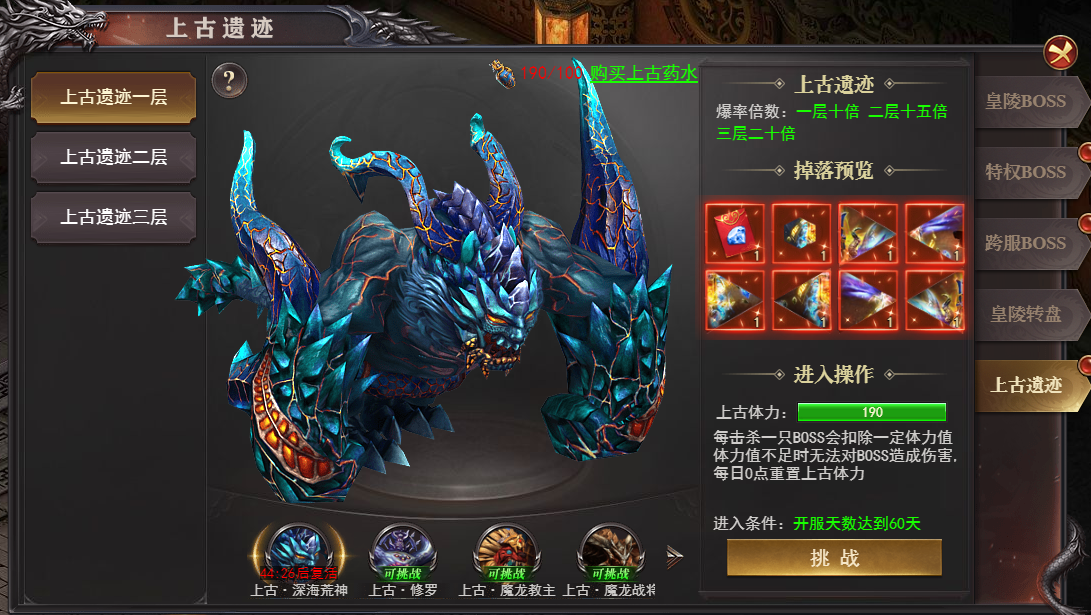Open the 购买上古药水 purchase link
This screenshot has height=615, width=1091.
coord(643,73)
